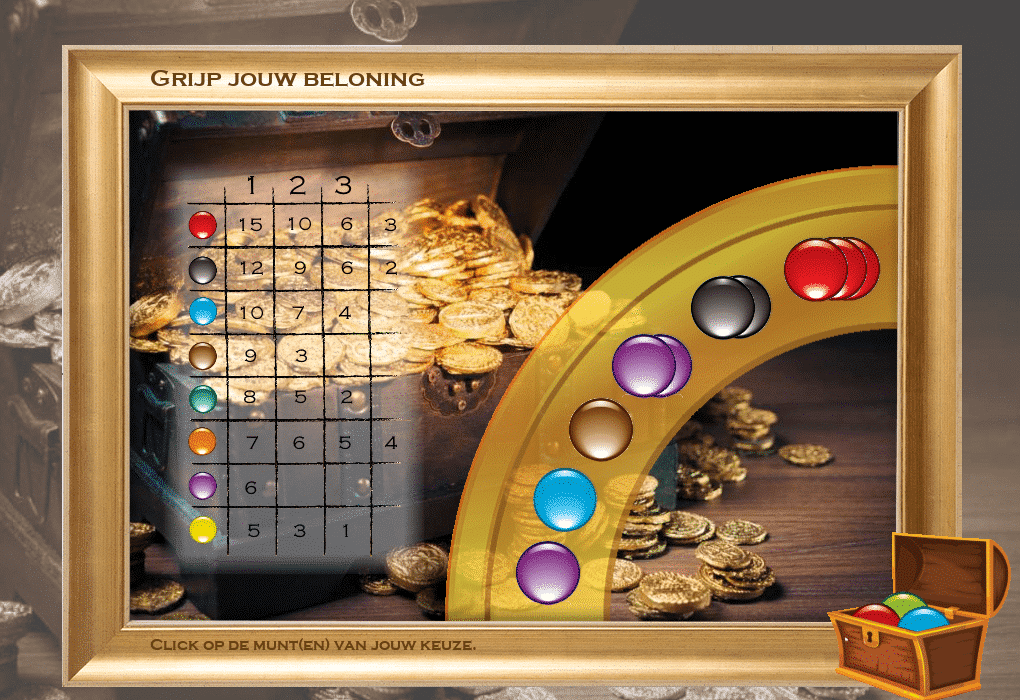Select the brown coin on the arc

coord(601,430)
